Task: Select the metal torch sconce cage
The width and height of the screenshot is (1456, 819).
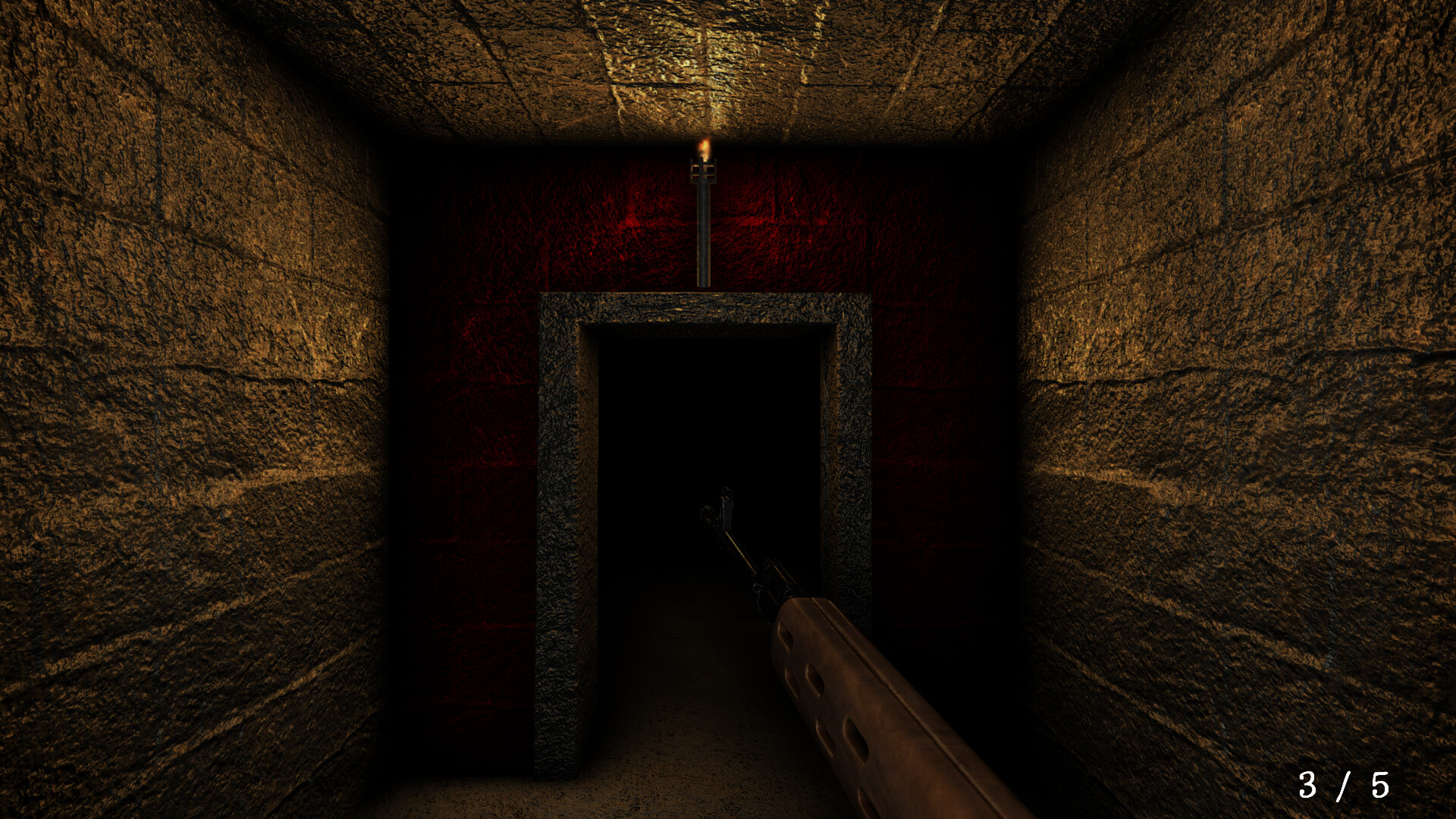Action: [703, 171]
